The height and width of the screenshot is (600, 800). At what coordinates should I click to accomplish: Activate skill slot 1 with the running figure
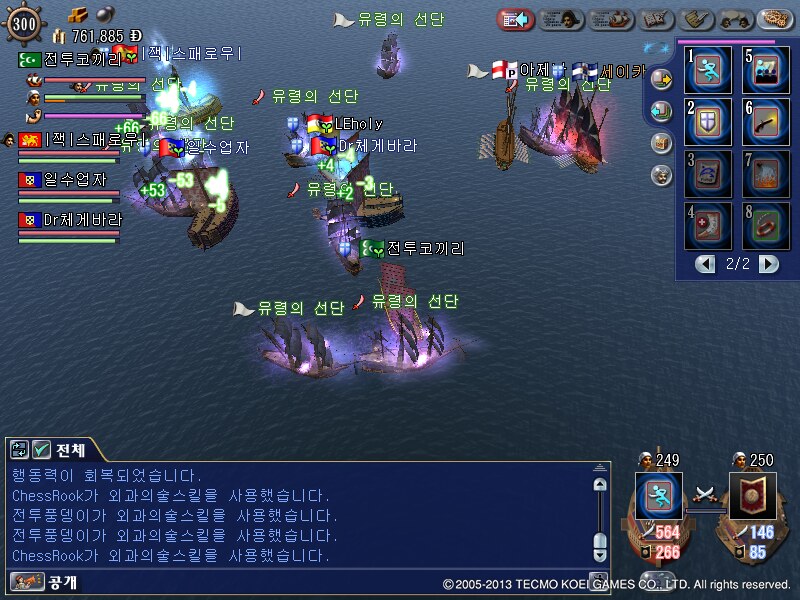pos(707,70)
